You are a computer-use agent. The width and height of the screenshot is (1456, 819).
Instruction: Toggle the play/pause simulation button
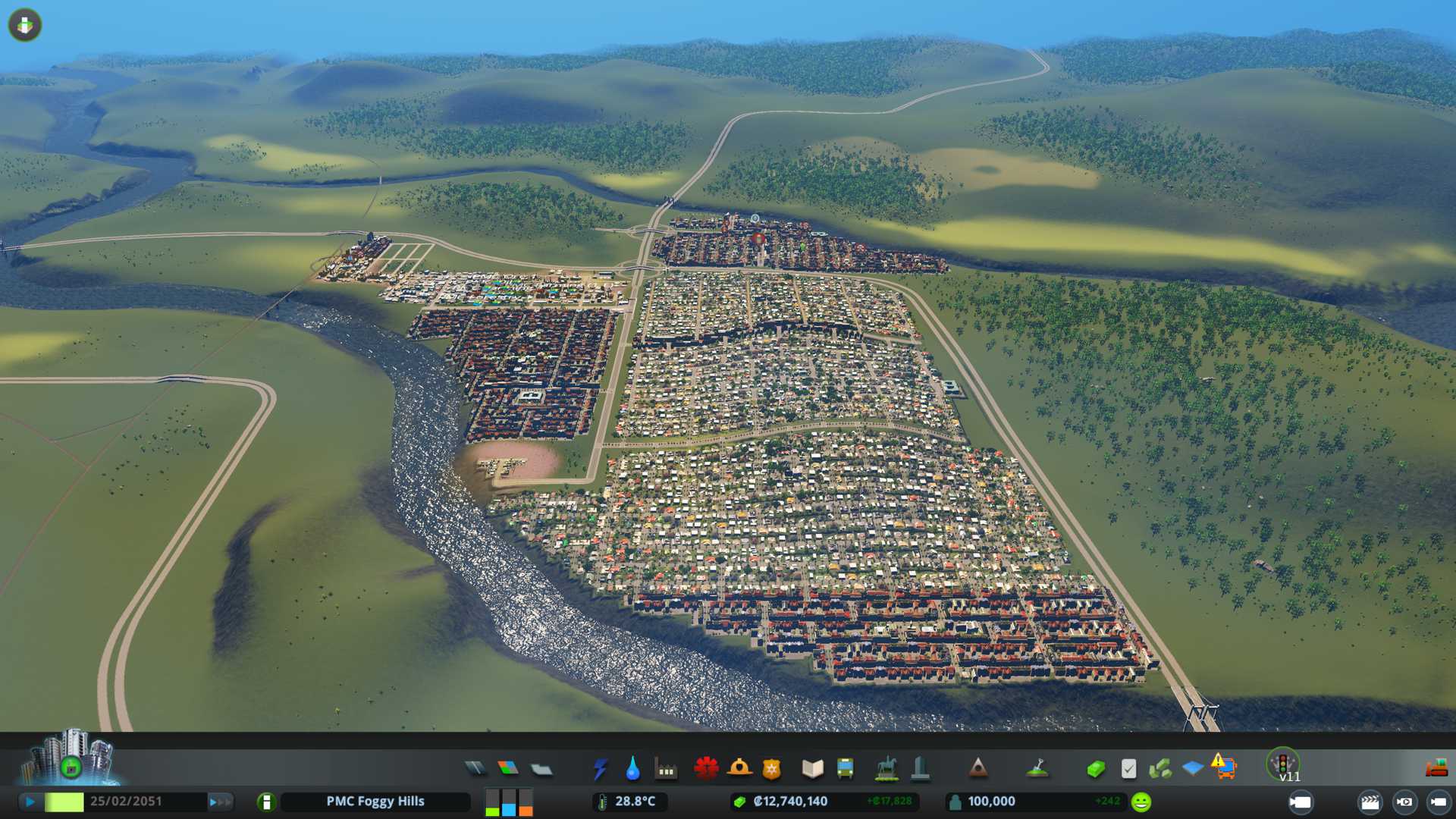coord(30,802)
